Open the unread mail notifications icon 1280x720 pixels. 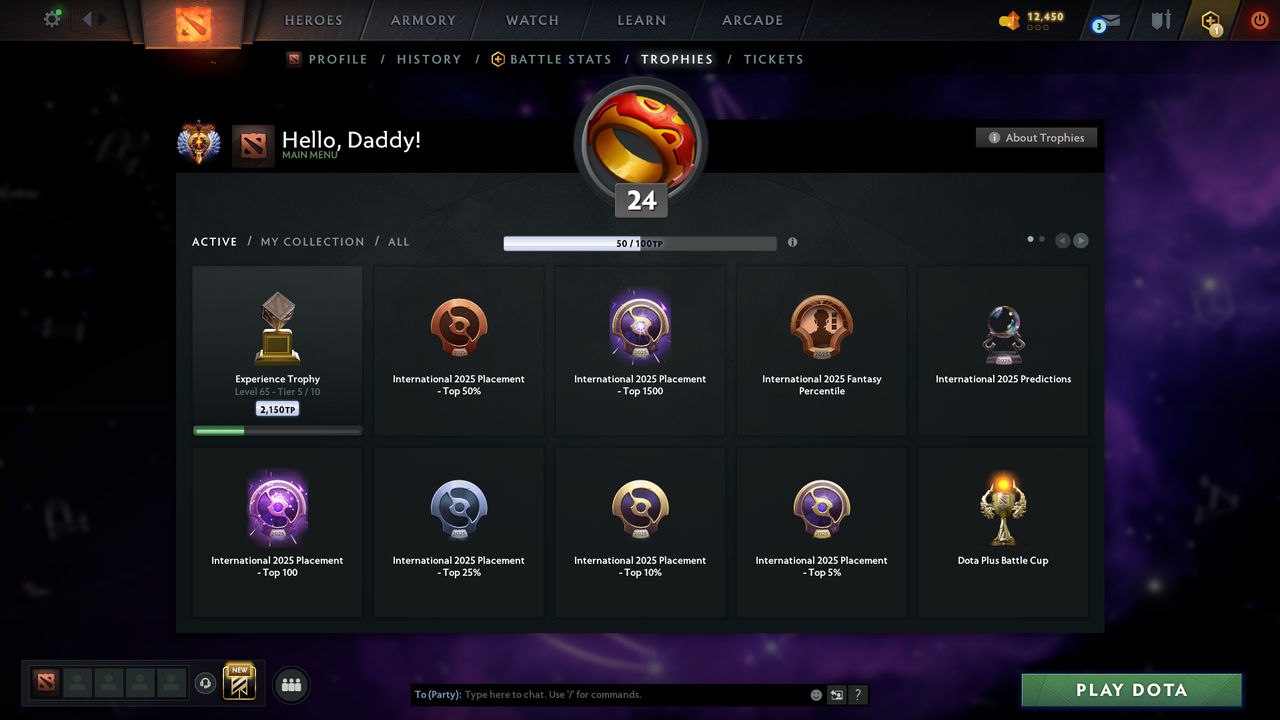tap(1104, 21)
